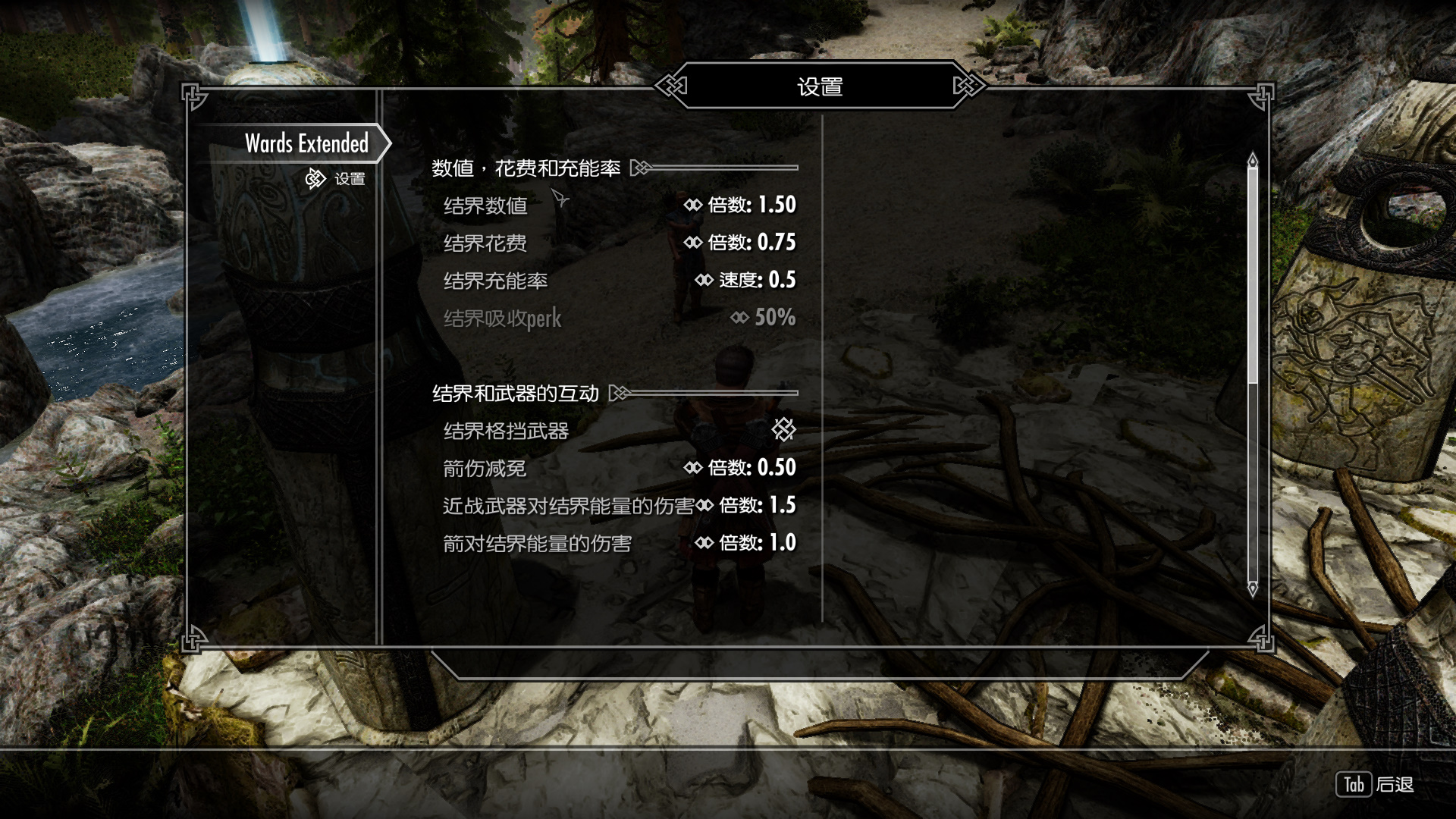
Task: Select the 近战武器对结界能量的伤害 option
Action: [x=619, y=506]
